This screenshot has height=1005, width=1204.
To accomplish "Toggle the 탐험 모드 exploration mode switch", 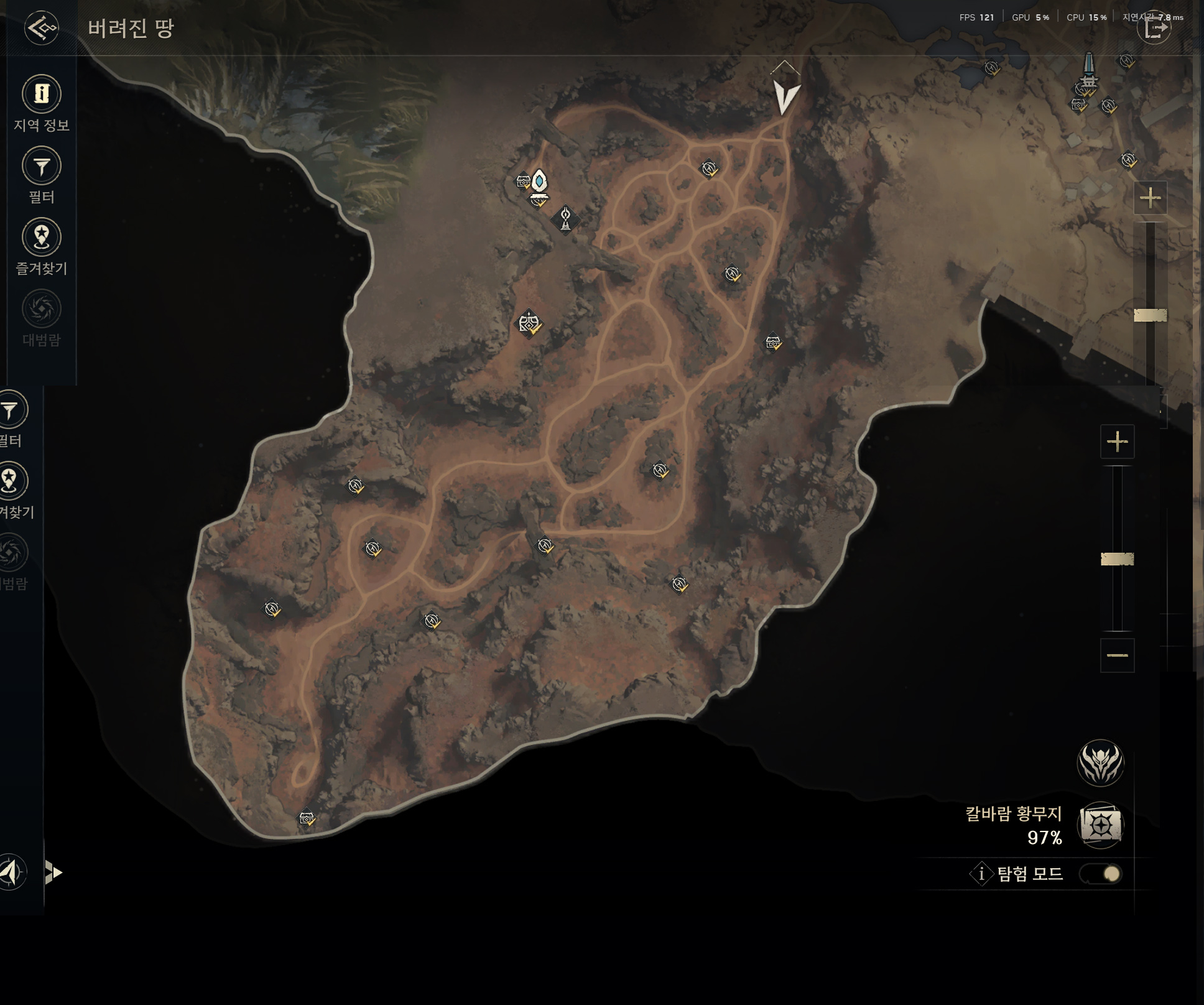I will [1101, 874].
